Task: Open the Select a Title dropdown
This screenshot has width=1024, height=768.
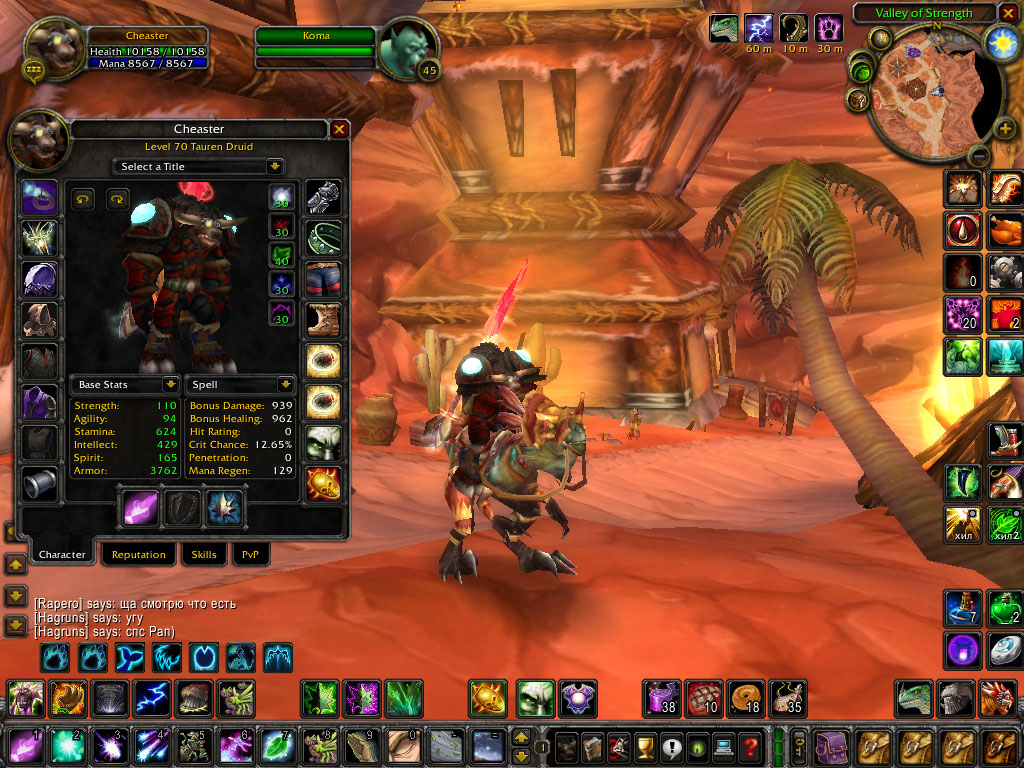Action: [x=199, y=166]
